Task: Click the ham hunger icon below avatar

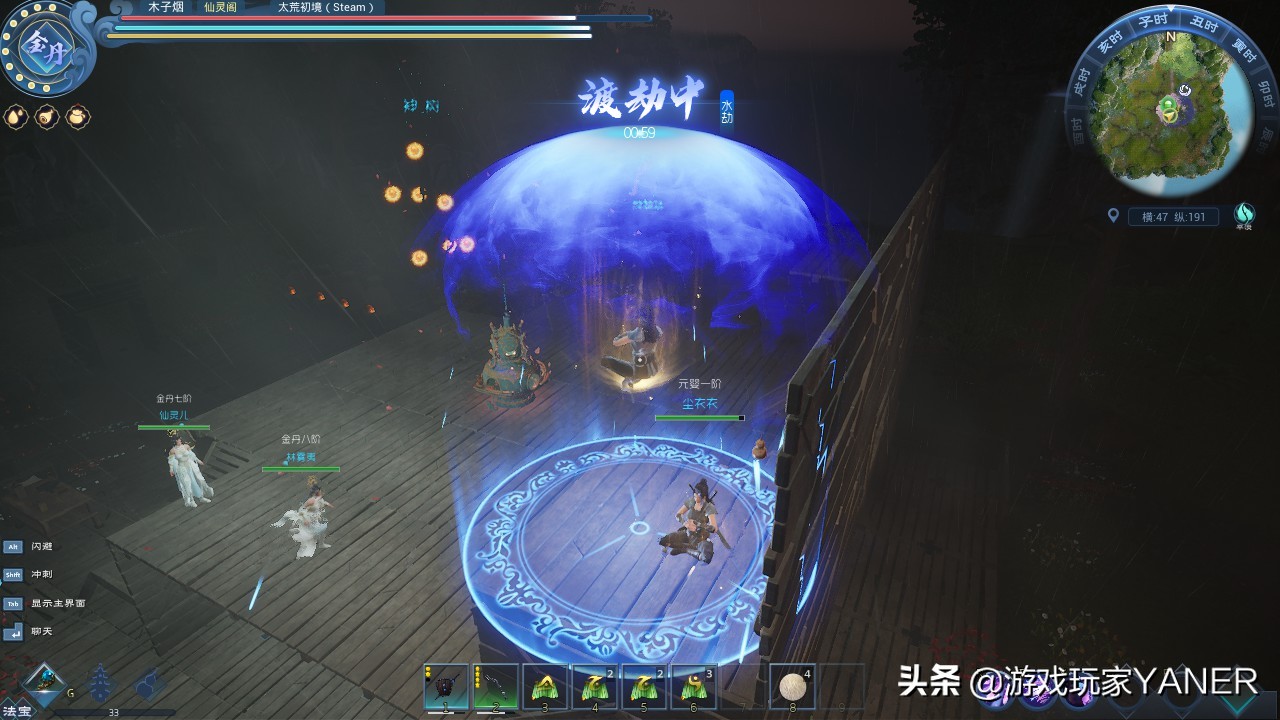Action: coord(46,117)
